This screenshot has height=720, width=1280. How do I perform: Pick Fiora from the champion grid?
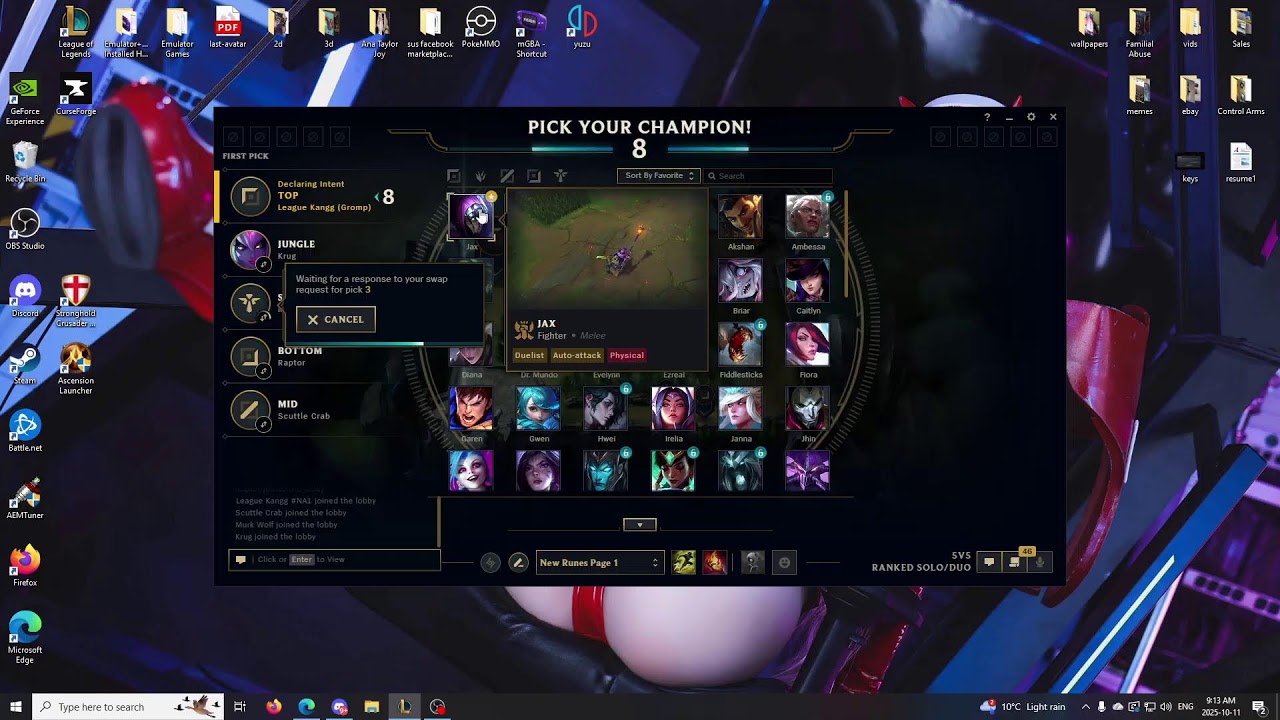click(x=807, y=345)
